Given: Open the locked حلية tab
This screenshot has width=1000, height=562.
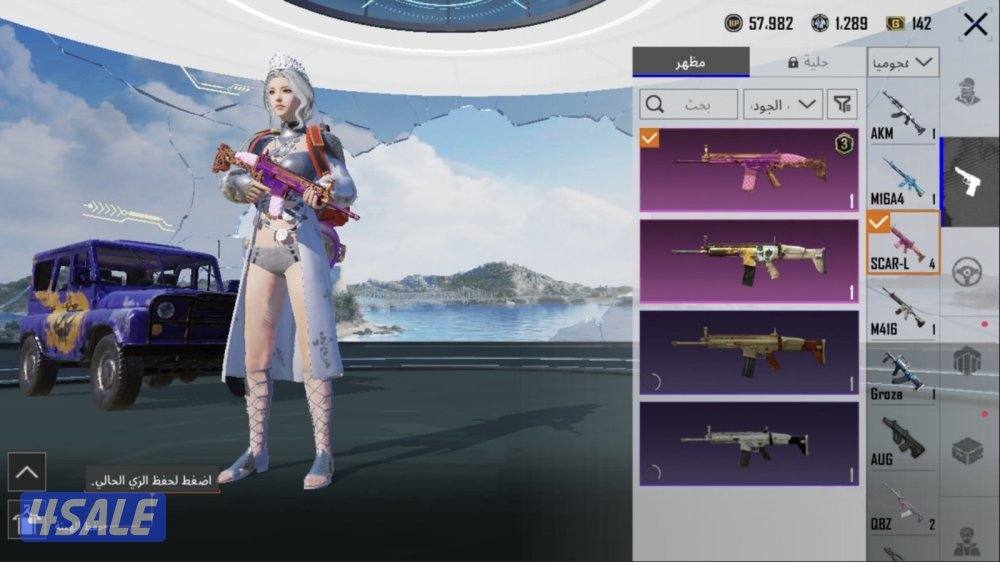Looking at the screenshot, I should tap(808, 62).
